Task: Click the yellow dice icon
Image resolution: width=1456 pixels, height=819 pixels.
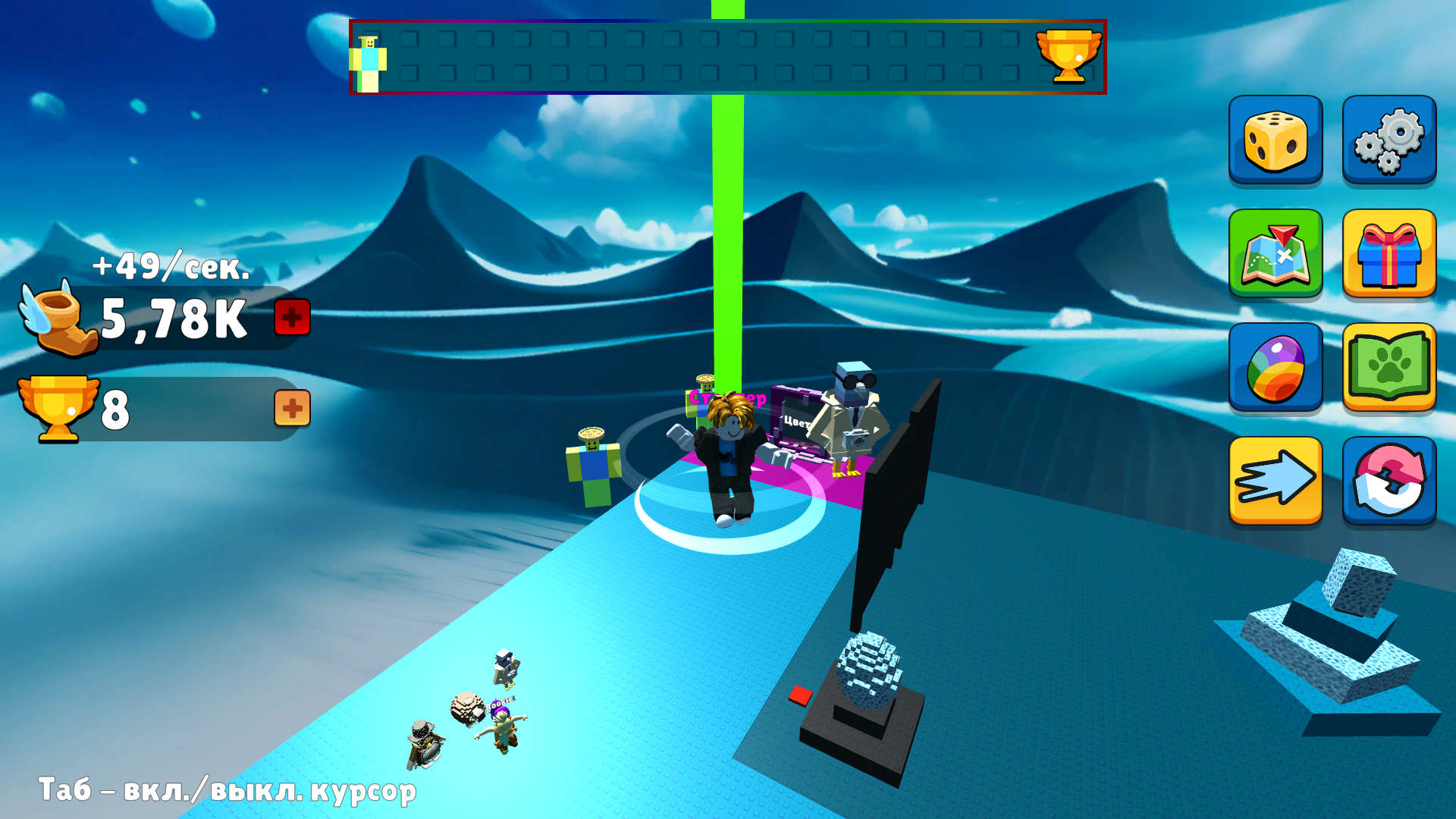Action: pyautogui.click(x=1276, y=141)
